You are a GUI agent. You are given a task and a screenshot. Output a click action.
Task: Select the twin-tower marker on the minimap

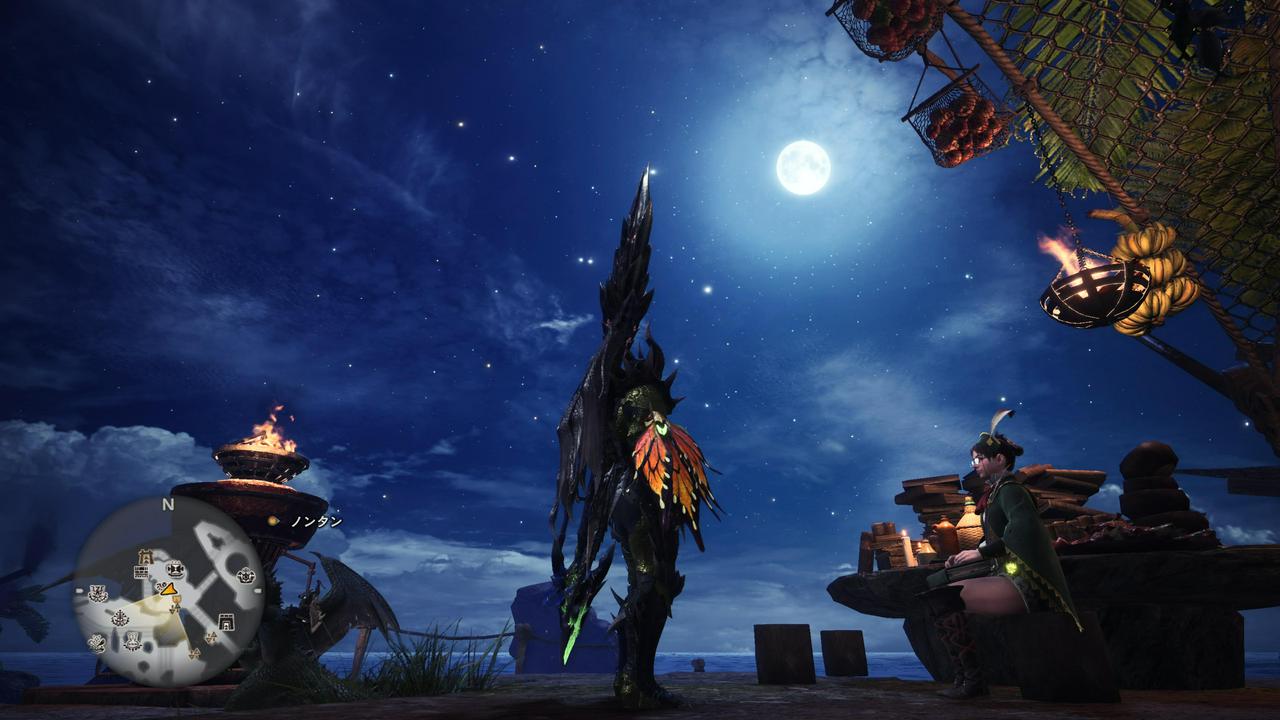[145, 557]
